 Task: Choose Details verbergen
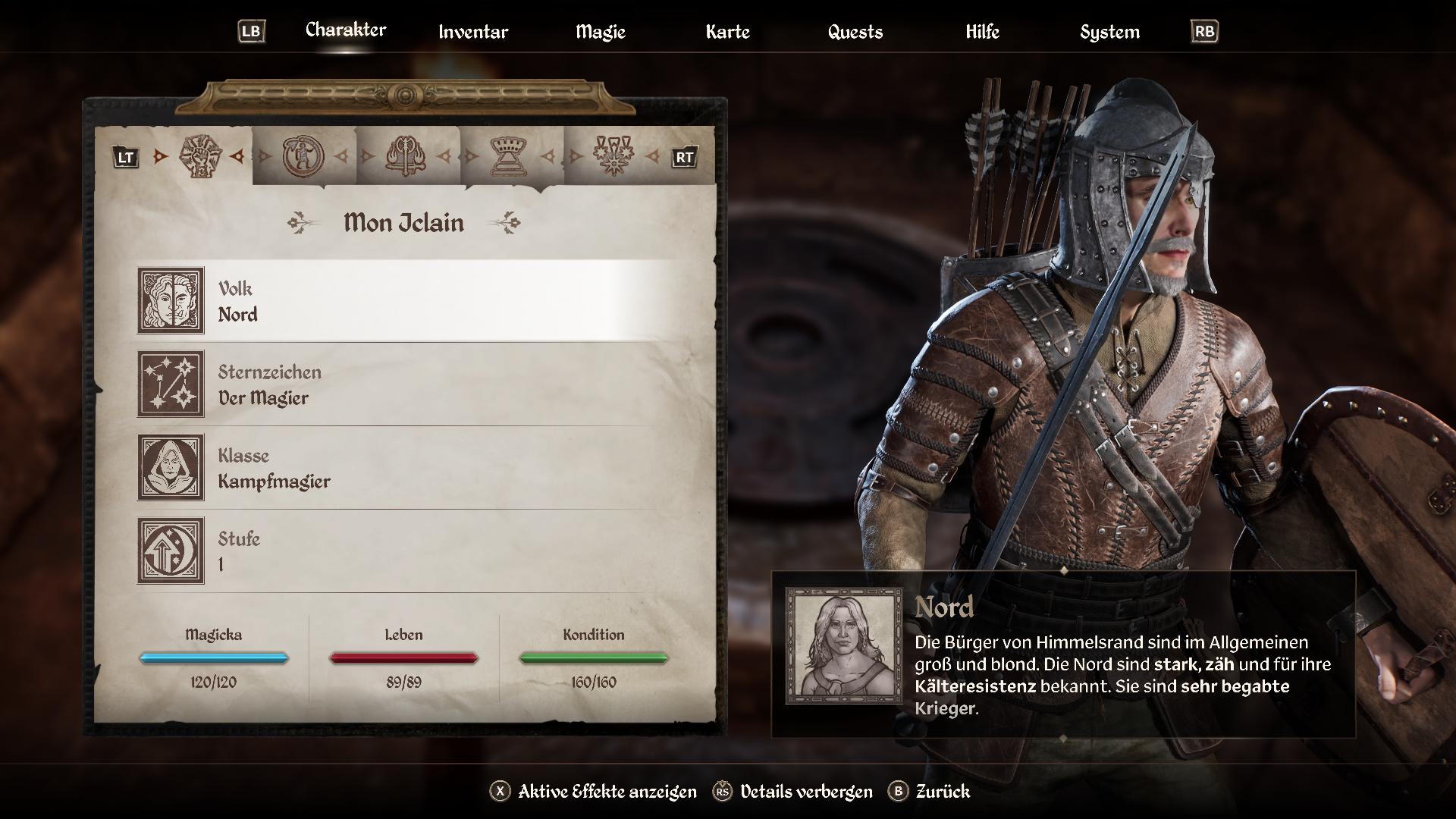pyautogui.click(x=793, y=792)
